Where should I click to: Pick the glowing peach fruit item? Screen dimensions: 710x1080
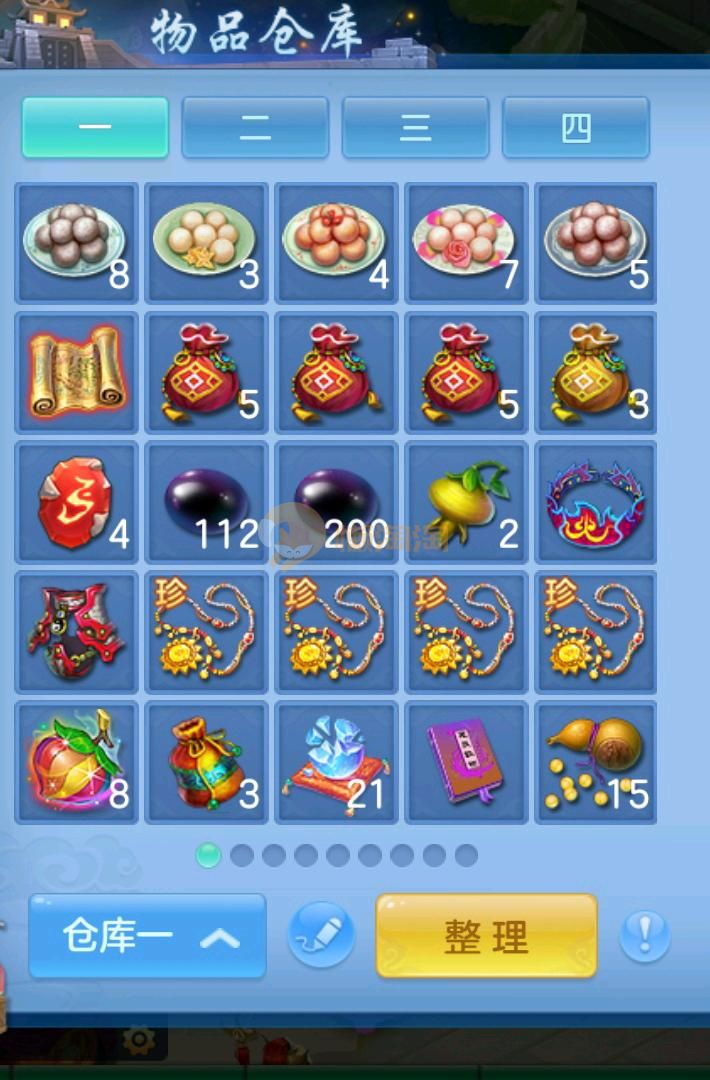coord(77,762)
